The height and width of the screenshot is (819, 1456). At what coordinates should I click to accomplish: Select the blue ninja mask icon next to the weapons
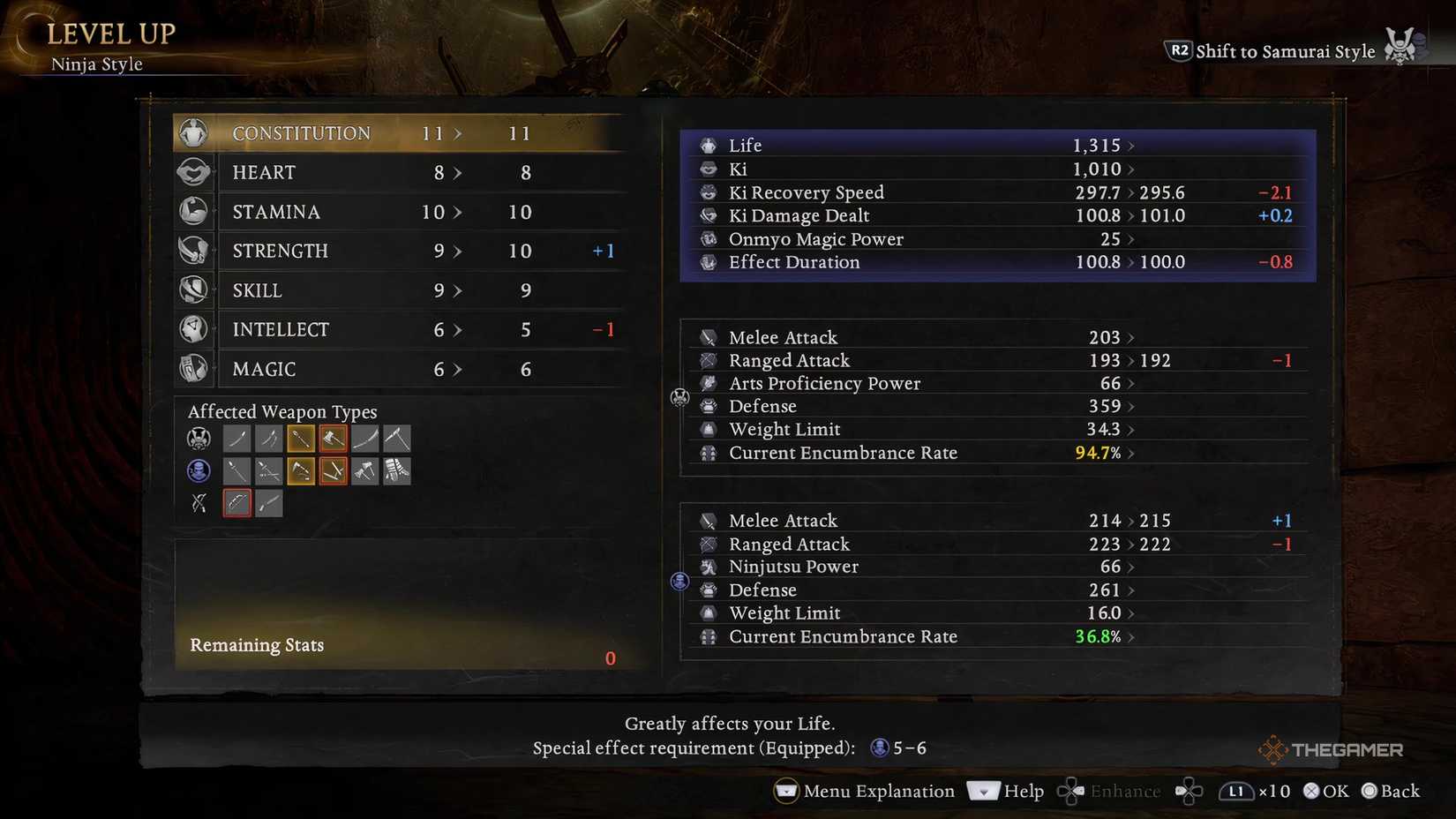click(199, 470)
